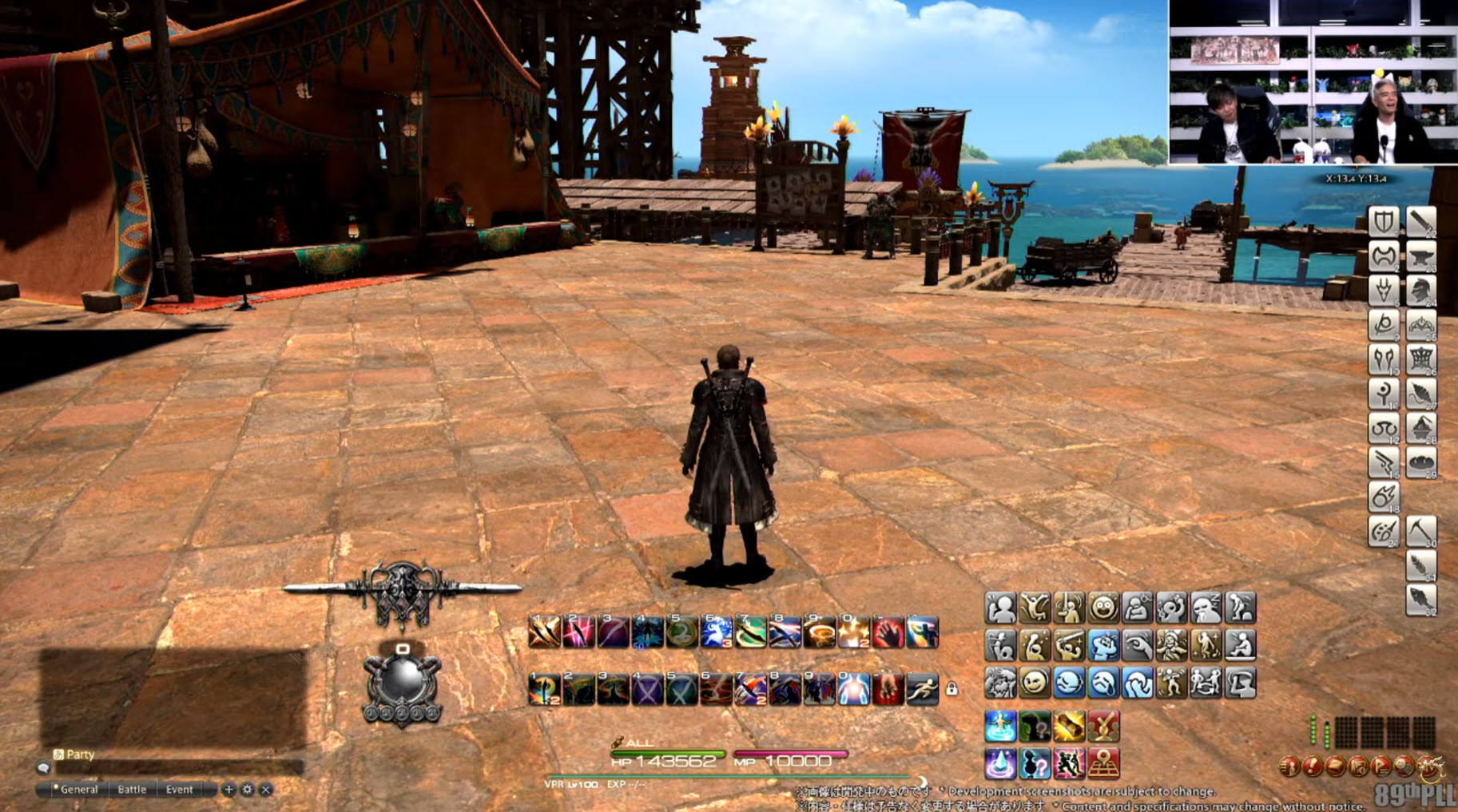Screen dimensions: 1458x812
Task: Open chat log settings gear
Action: (x=247, y=789)
